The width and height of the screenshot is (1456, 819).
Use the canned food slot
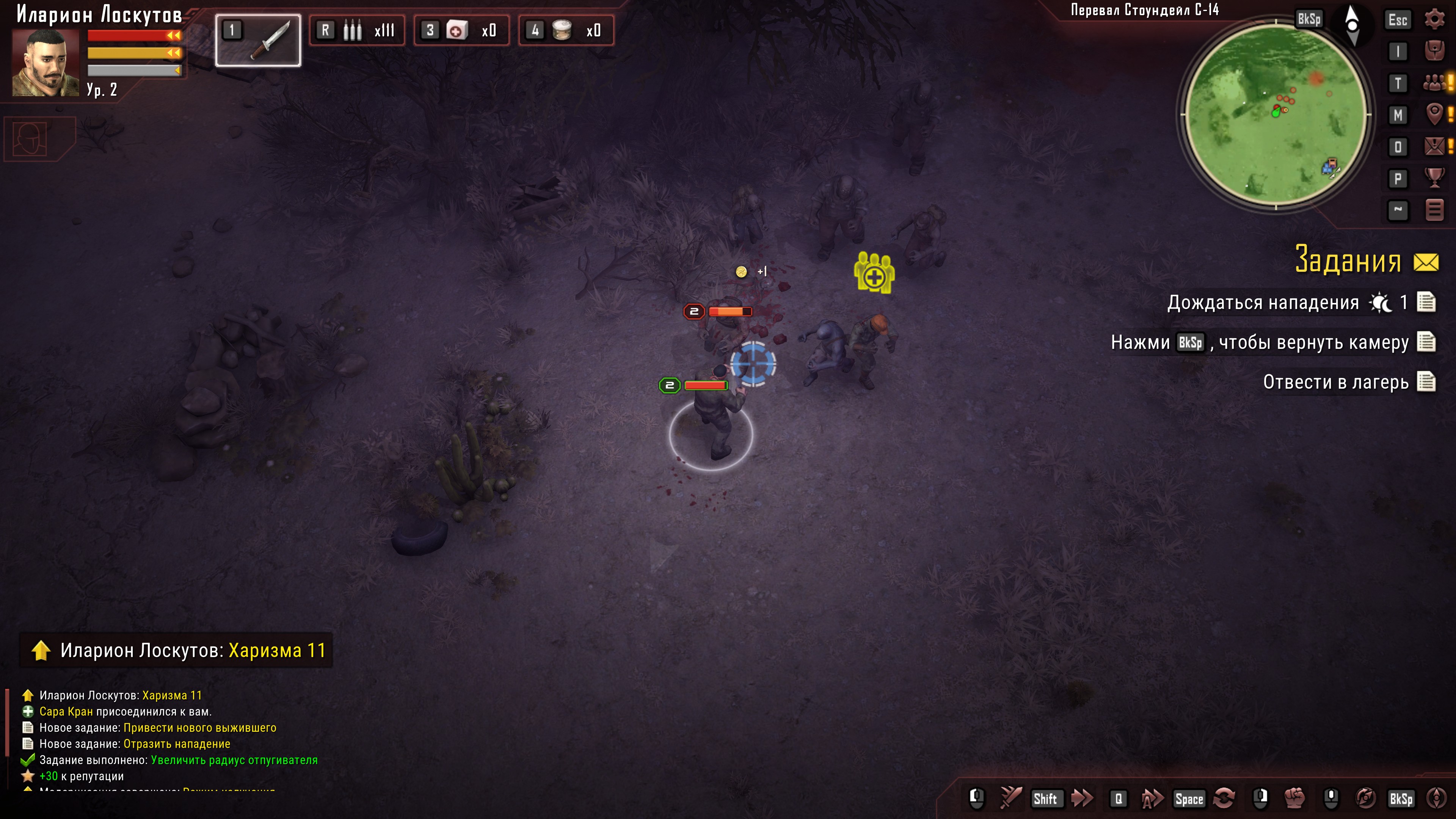(x=566, y=30)
